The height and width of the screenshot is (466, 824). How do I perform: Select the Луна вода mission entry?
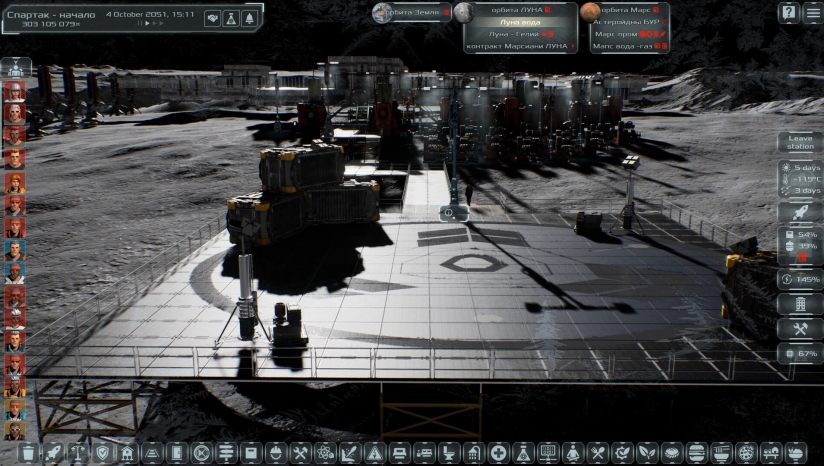pyautogui.click(x=520, y=21)
